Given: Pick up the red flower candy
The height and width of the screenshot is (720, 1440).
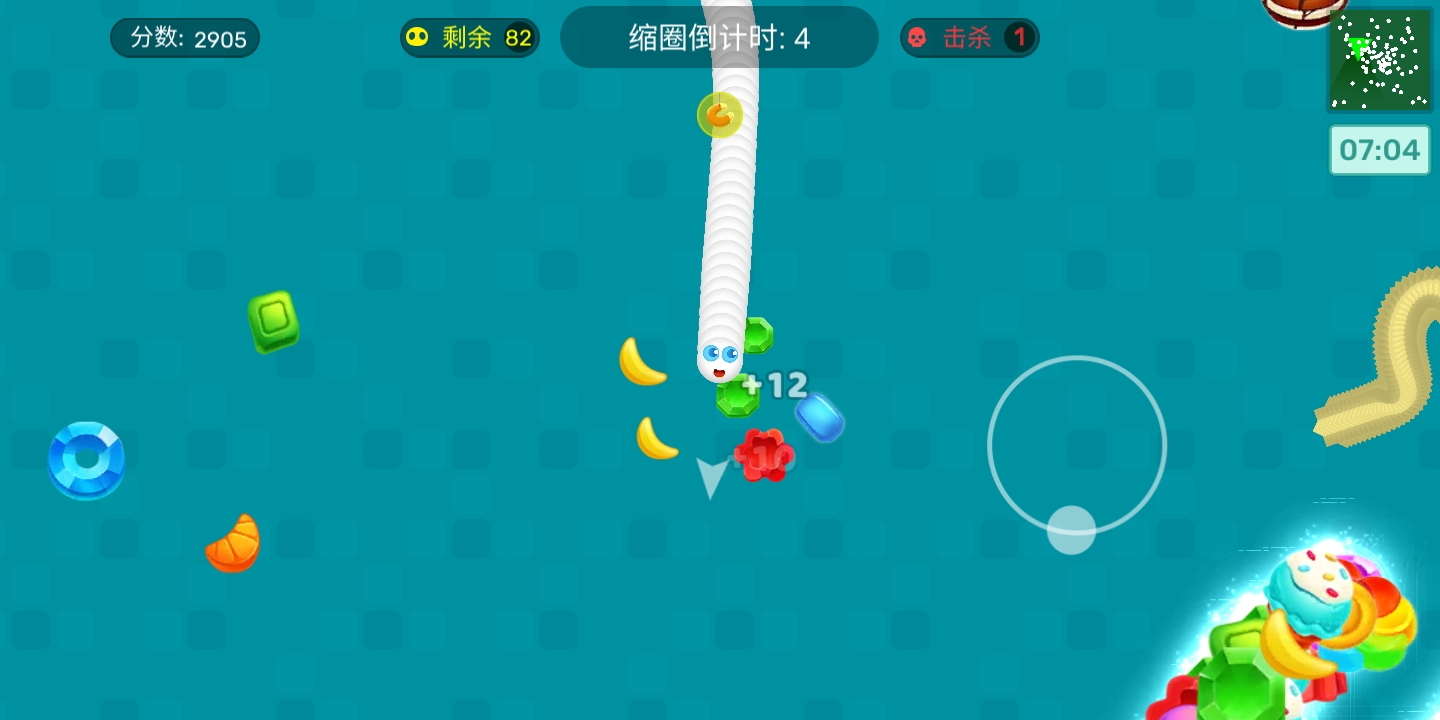Looking at the screenshot, I should 764,456.
